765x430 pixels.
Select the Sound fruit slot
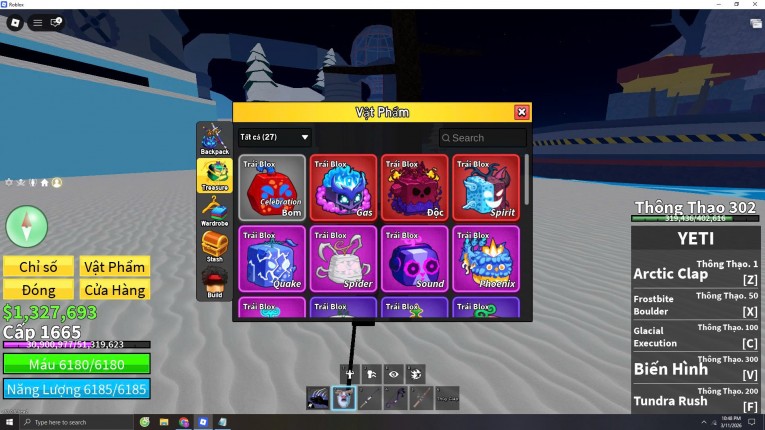coord(414,259)
